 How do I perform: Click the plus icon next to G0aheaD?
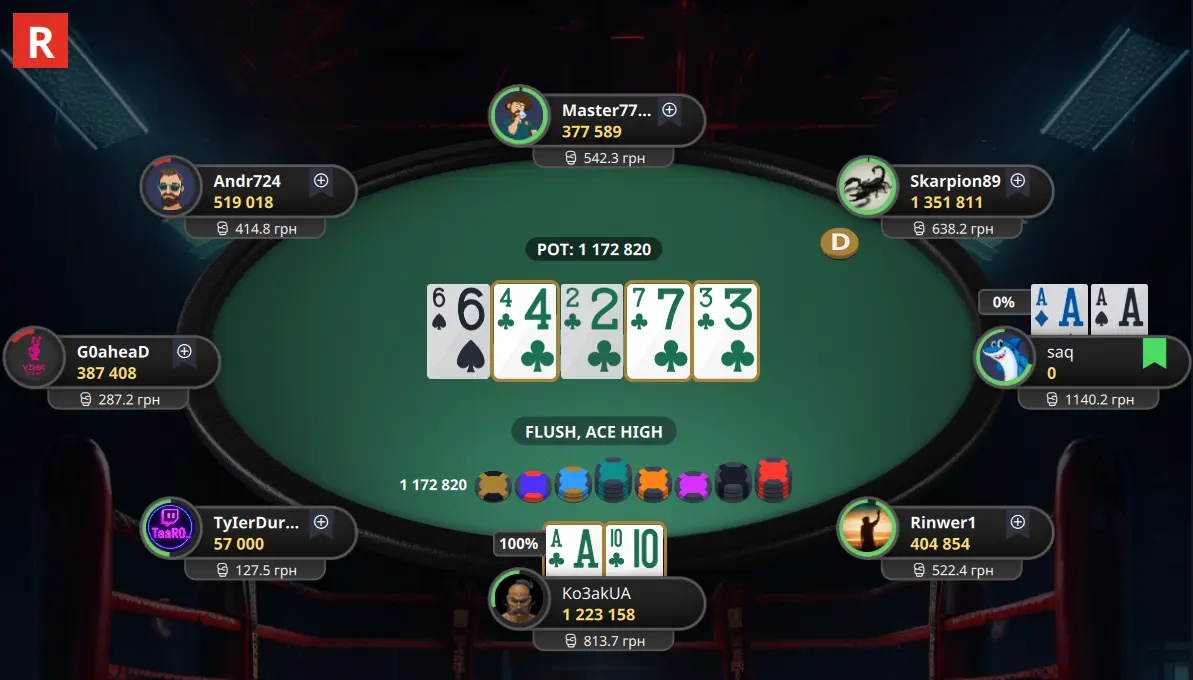(x=184, y=351)
